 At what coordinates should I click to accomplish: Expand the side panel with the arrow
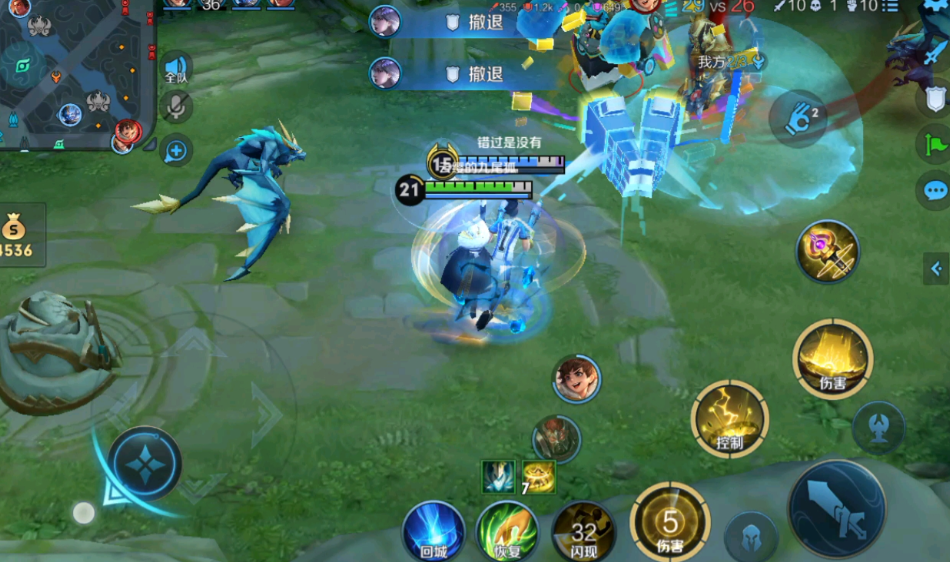pos(936,268)
